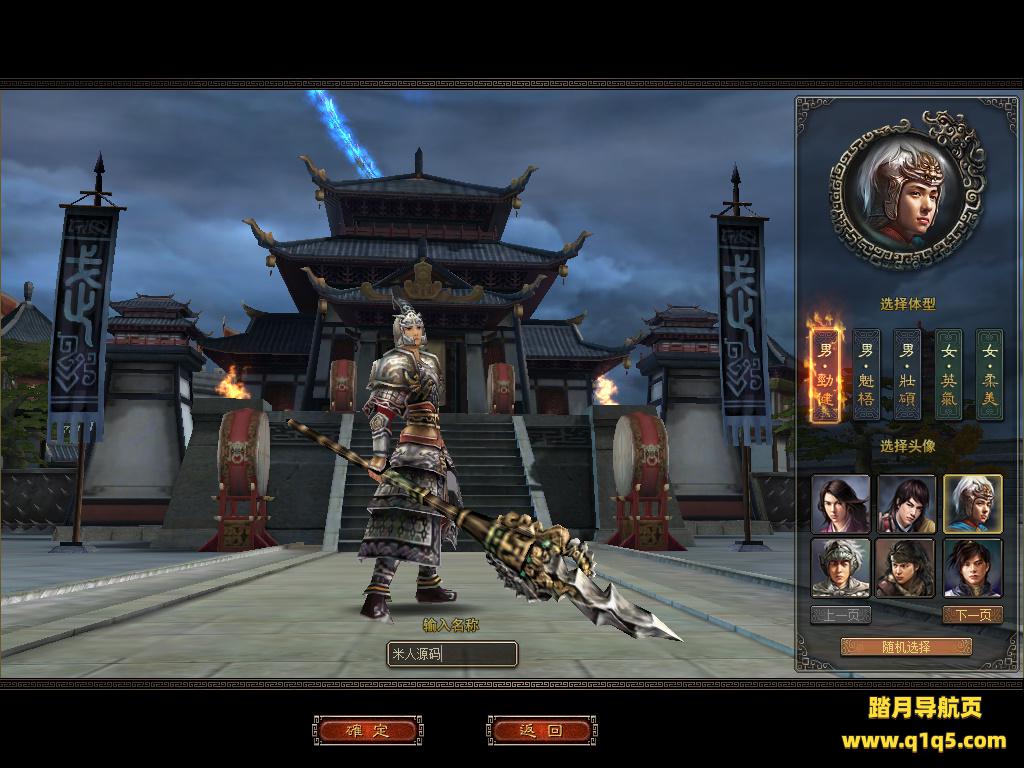Click the 随机选择 random selection button
The width and height of the screenshot is (1024, 768).
[906, 647]
